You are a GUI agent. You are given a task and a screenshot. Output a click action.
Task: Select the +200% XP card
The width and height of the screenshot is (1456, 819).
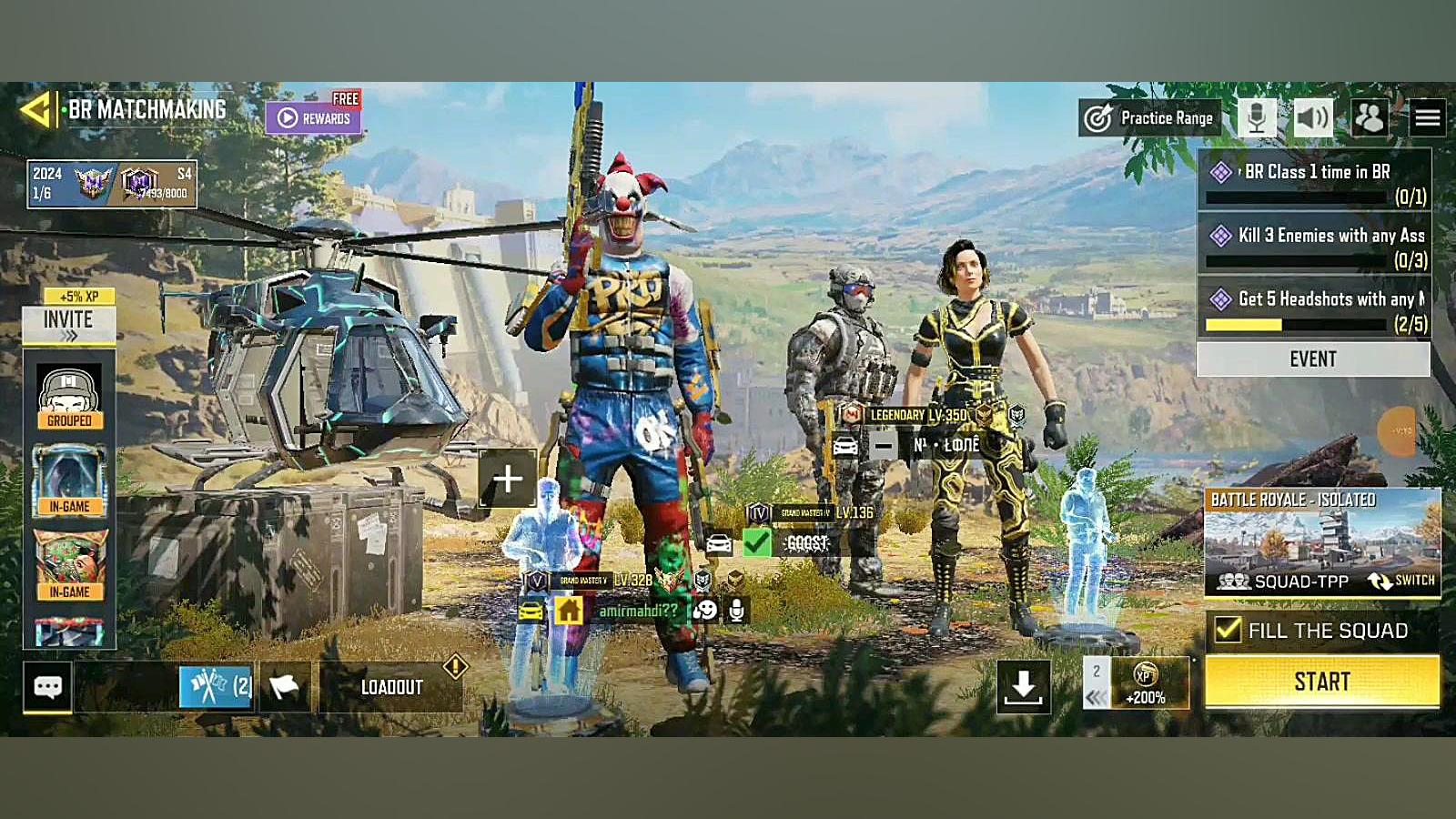[x=1145, y=683]
